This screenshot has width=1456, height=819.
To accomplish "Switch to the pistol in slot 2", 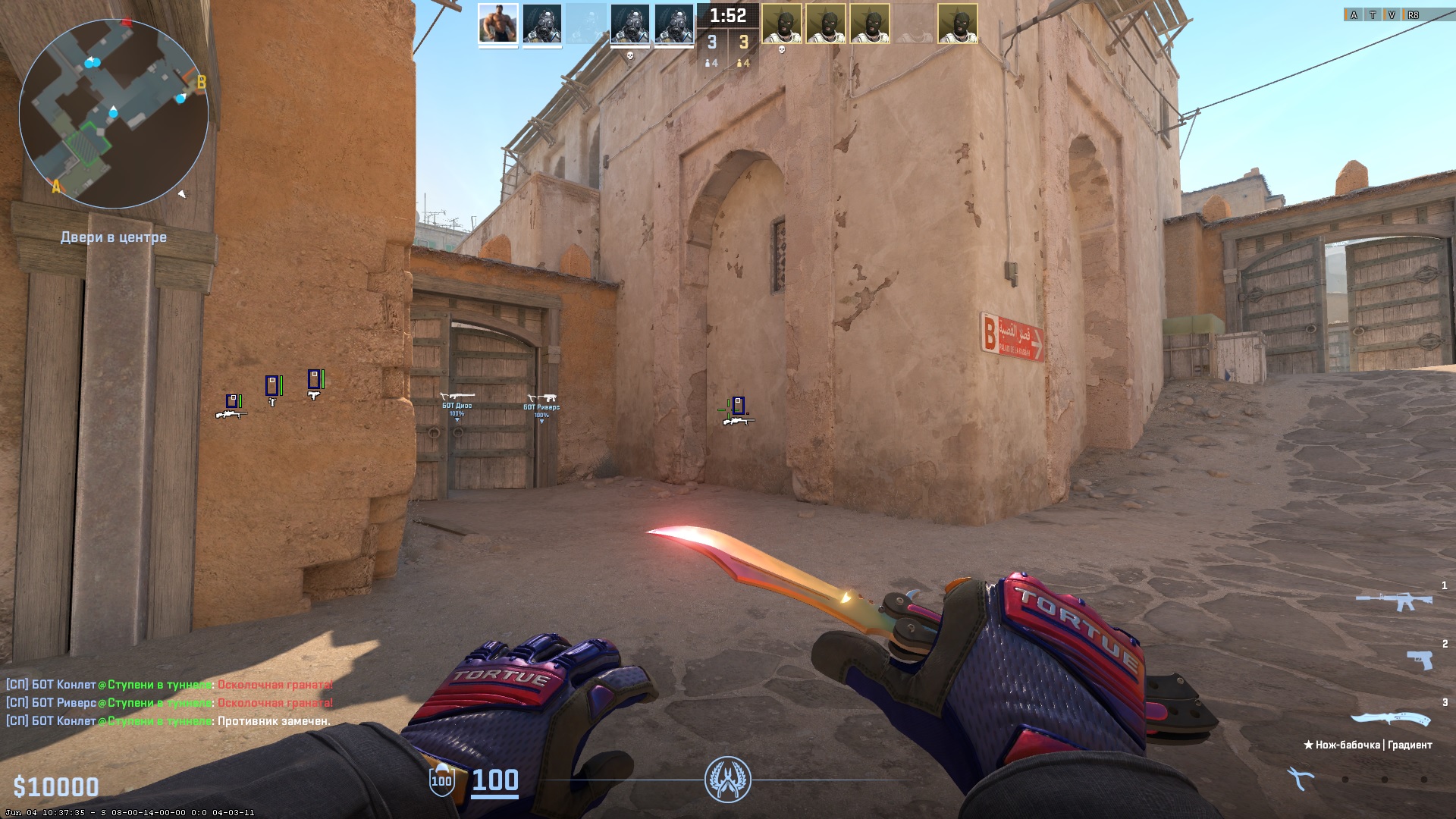I will pos(1419,660).
